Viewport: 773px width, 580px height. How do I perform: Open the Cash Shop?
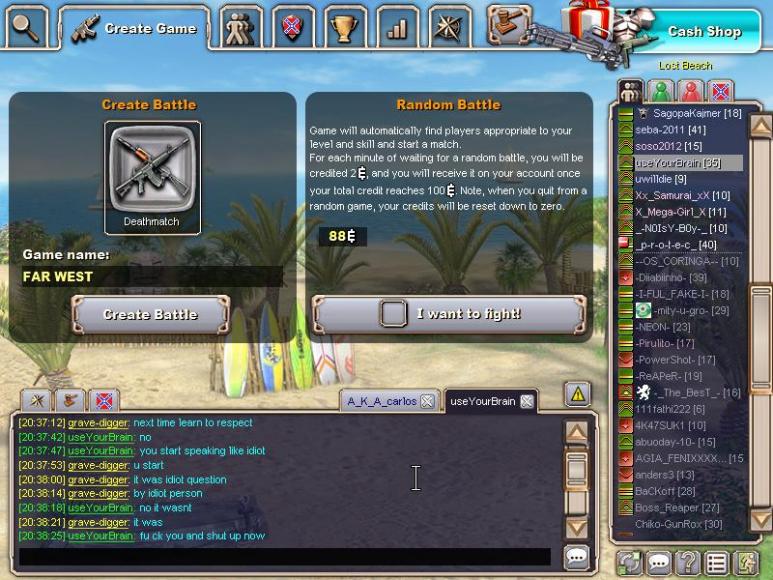coord(704,31)
